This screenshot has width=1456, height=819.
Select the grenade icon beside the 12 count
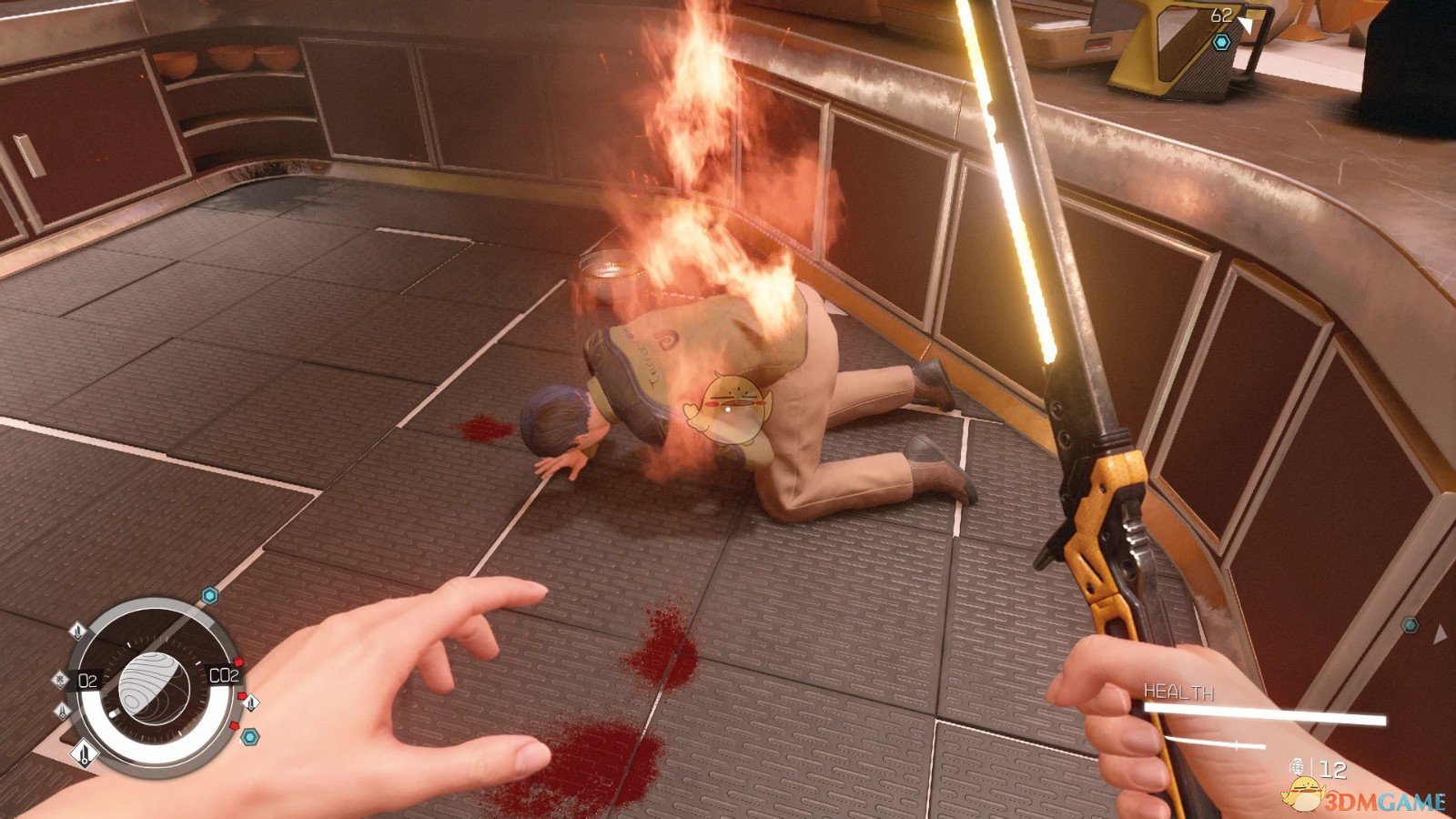click(x=1298, y=768)
